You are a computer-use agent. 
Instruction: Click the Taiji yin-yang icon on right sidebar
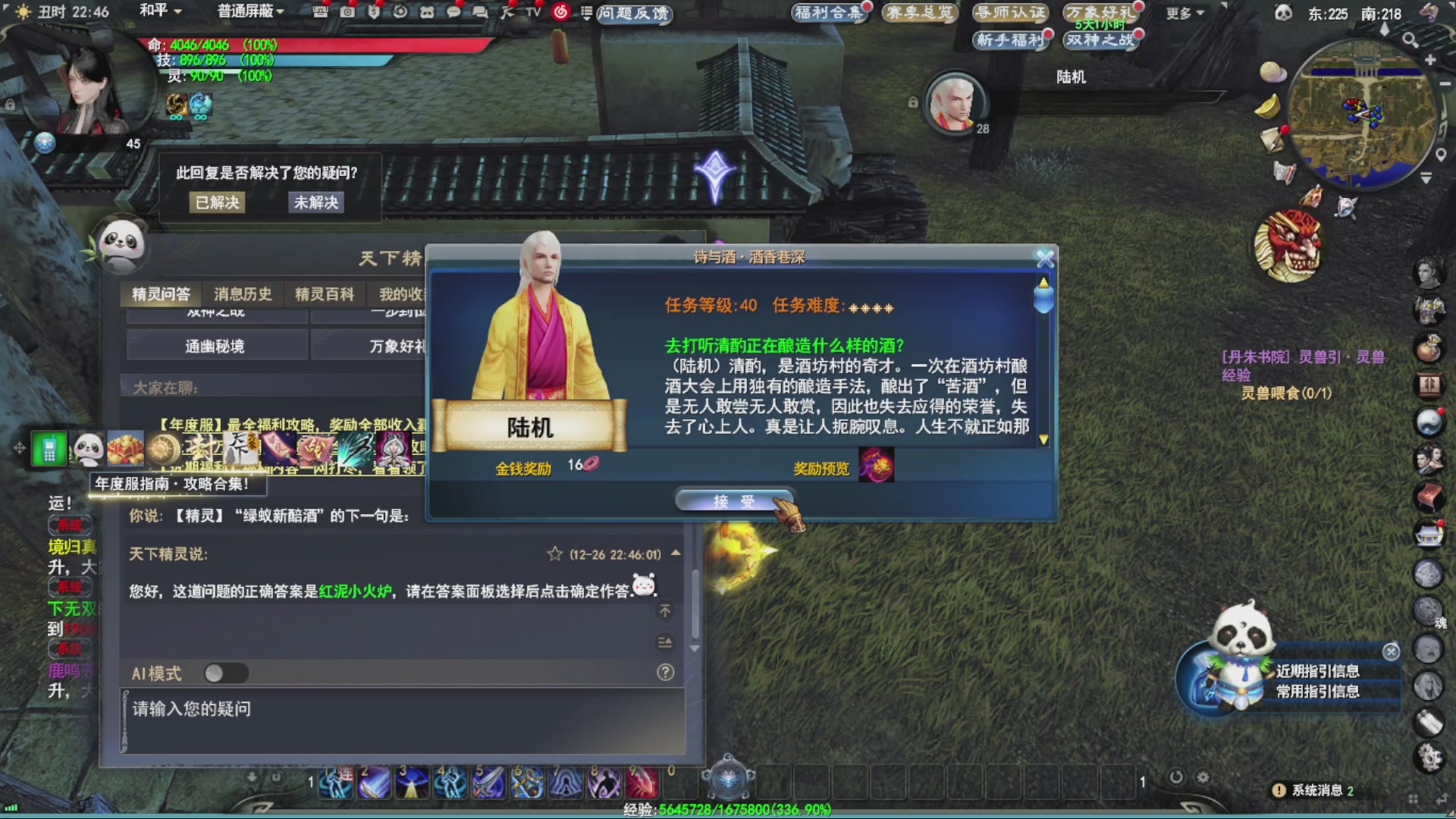tap(1430, 422)
